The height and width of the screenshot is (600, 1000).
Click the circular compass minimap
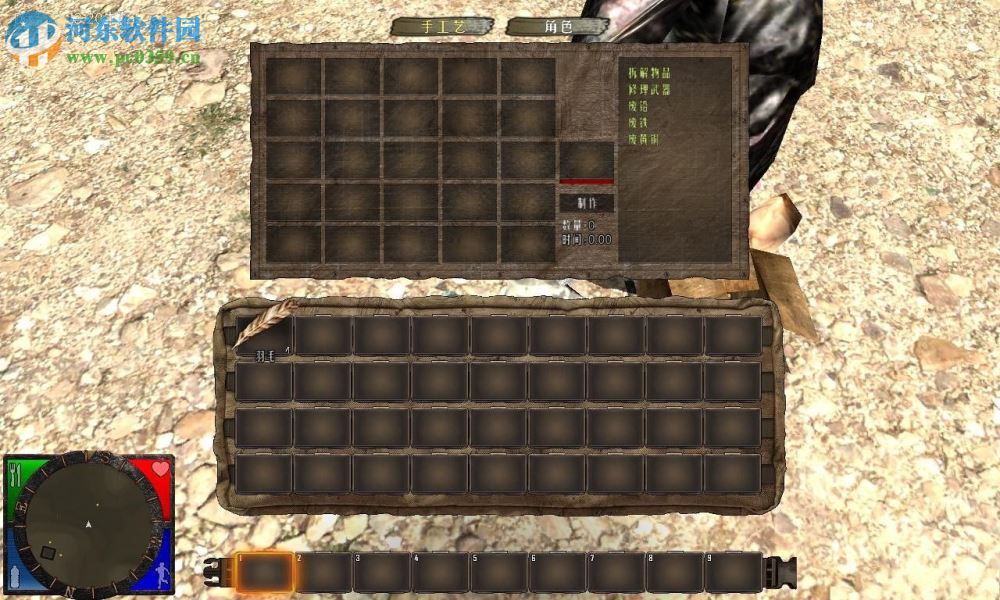click(x=90, y=523)
